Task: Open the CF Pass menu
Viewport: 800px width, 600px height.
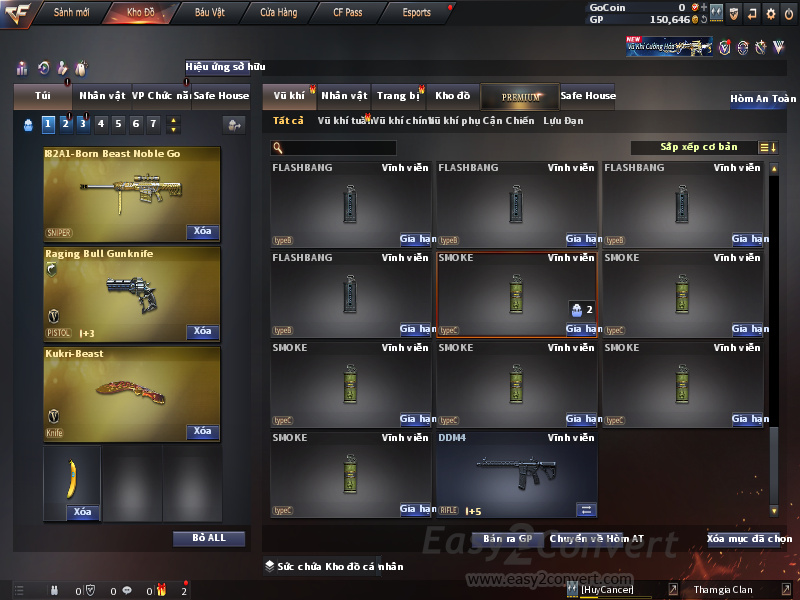Action: click(x=350, y=12)
